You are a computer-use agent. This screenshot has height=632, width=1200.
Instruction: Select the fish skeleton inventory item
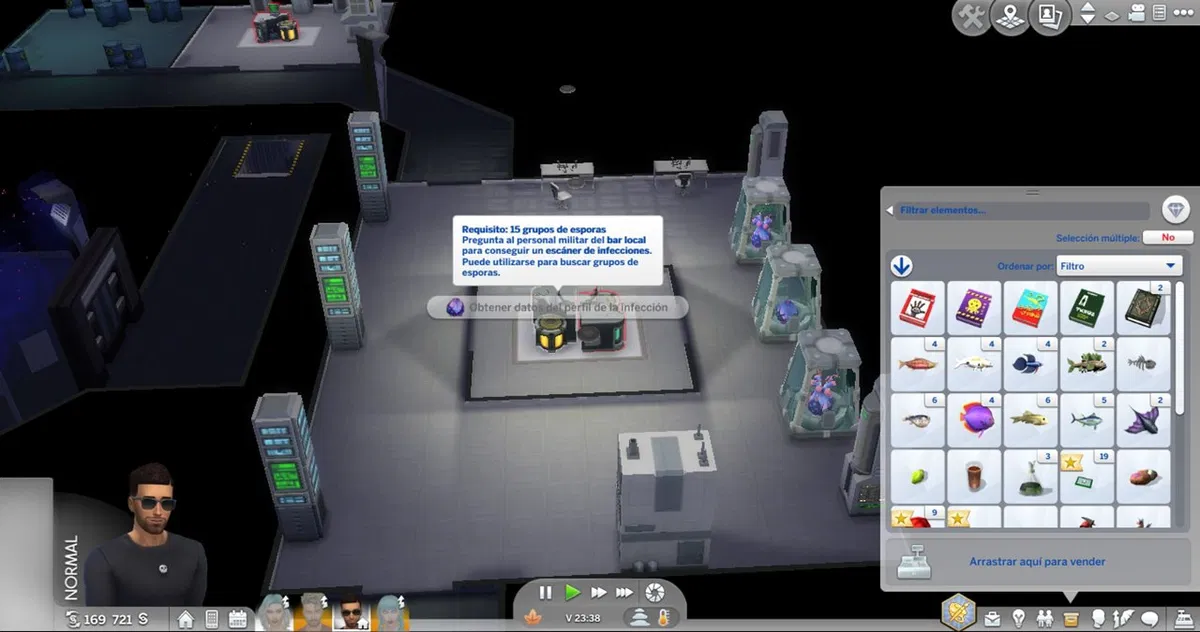click(1141, 362)
